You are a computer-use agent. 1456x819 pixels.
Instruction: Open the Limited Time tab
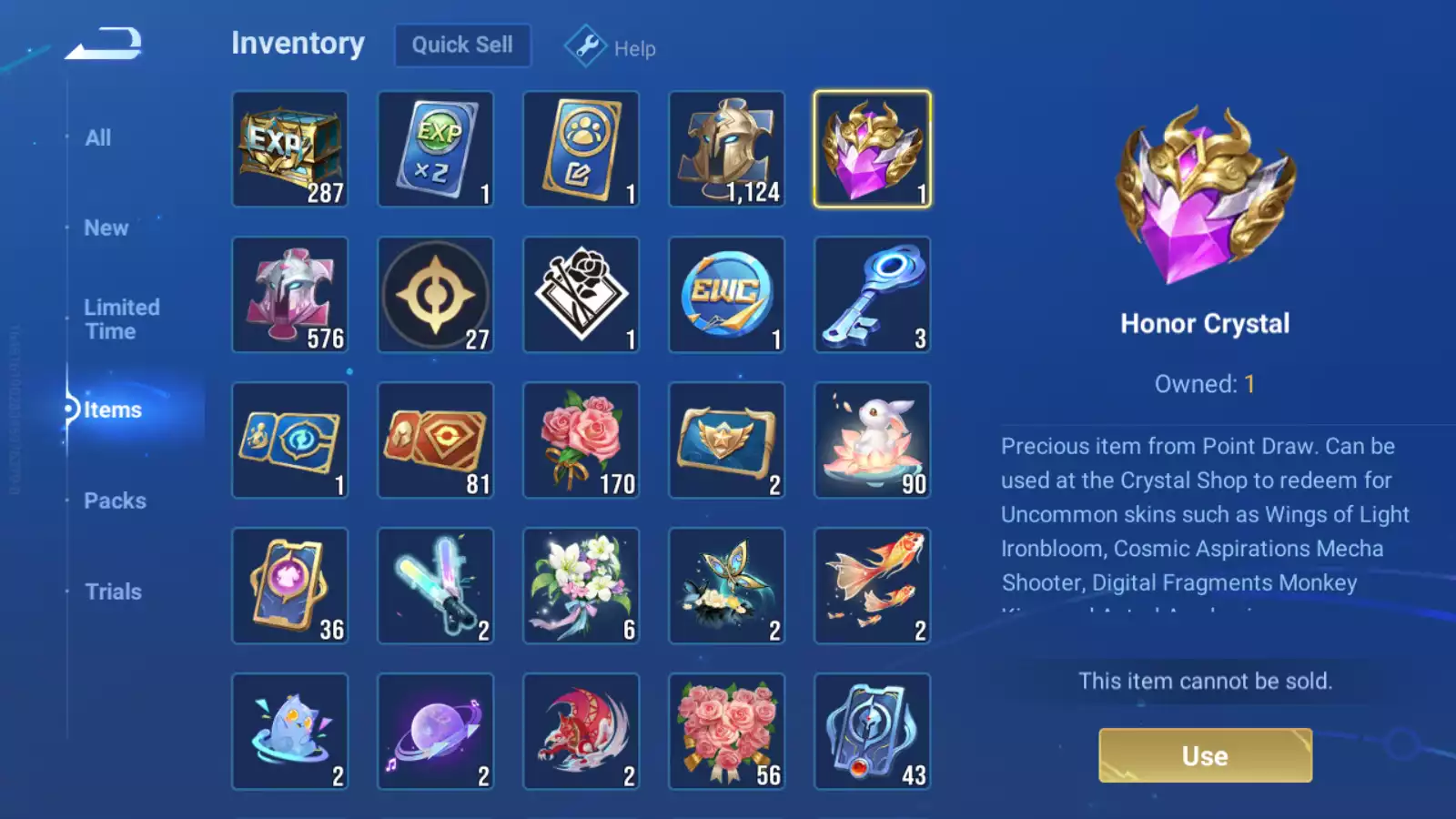click(x=122, y=319)
